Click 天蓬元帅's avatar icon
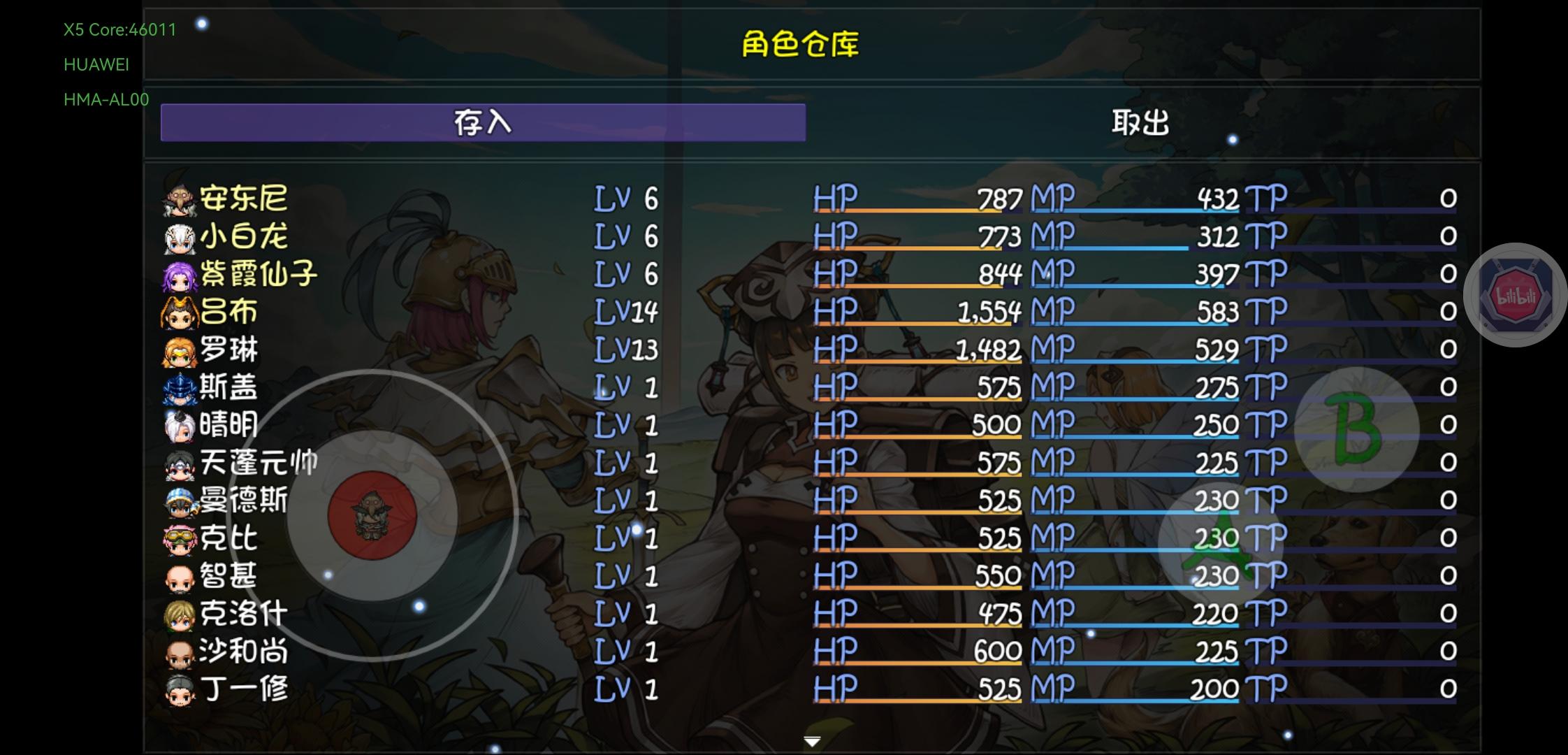The width and height of the screenshot is (1568, 755). coord(180,463)
